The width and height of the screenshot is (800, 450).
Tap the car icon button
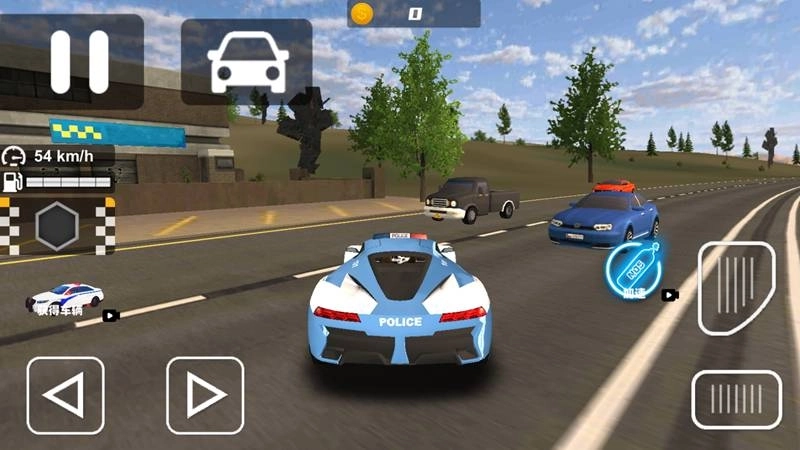pos(246,62)
